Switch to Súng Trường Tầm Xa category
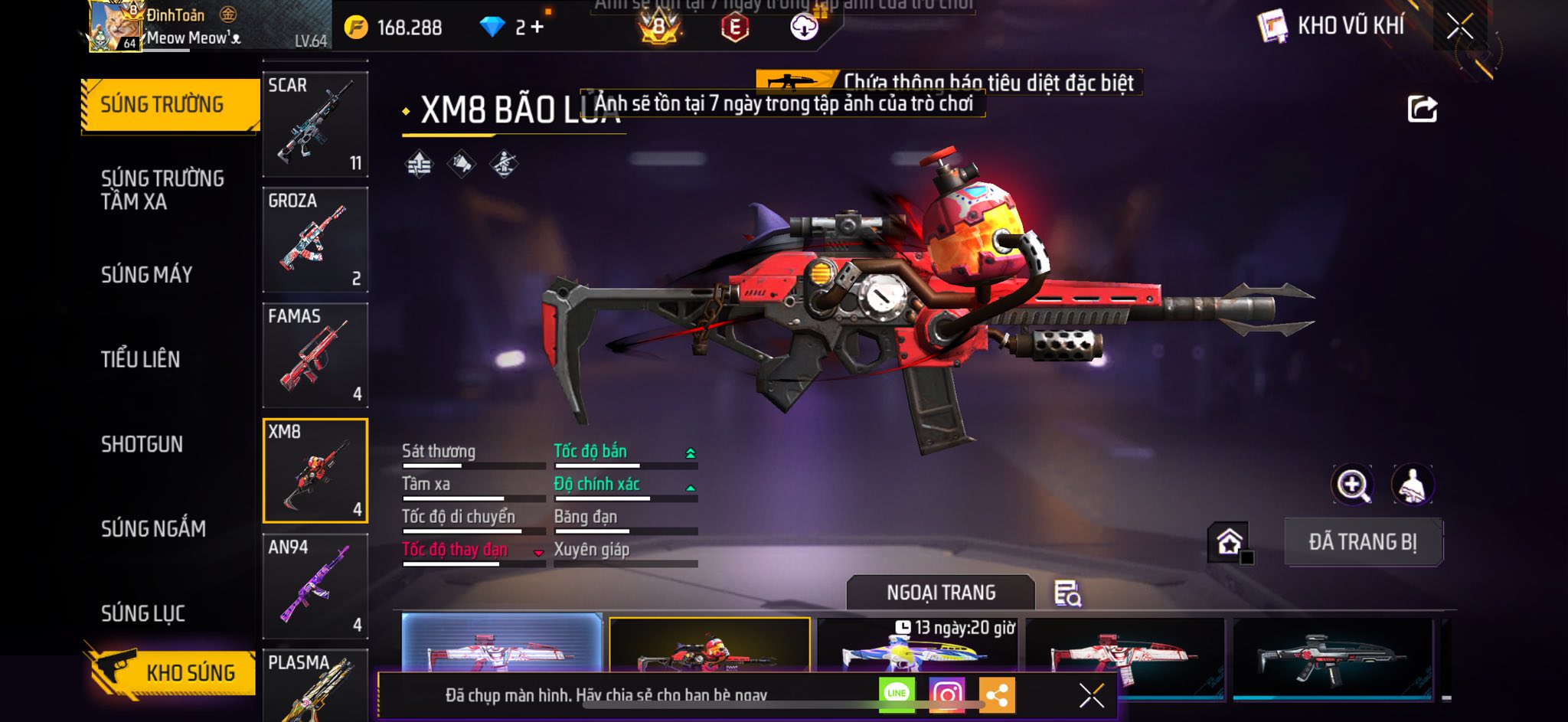Viewport: 1568px width, 722px height. (162, 190)
